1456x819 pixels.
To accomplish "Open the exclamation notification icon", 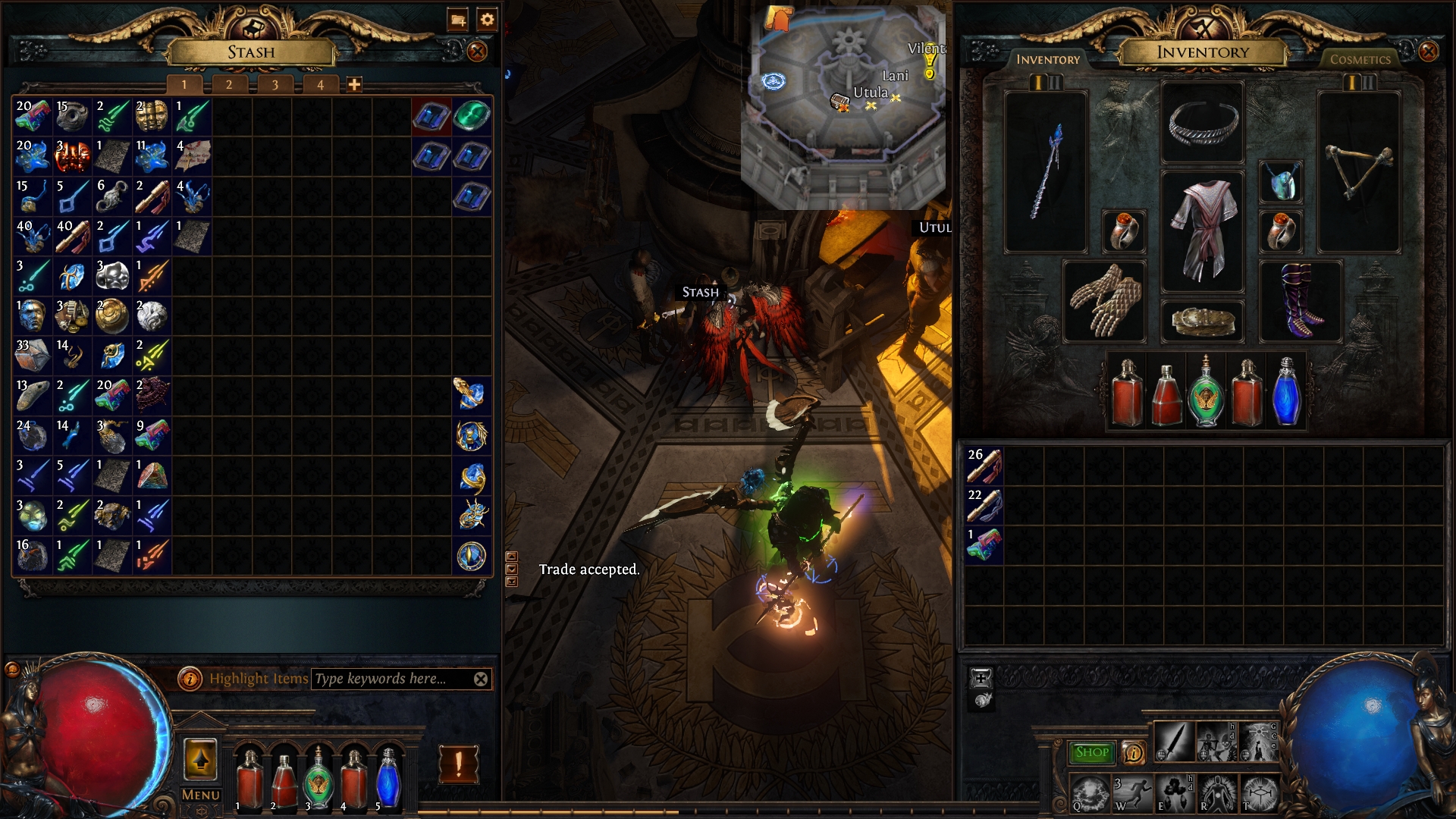I will (x=459, y=764).
